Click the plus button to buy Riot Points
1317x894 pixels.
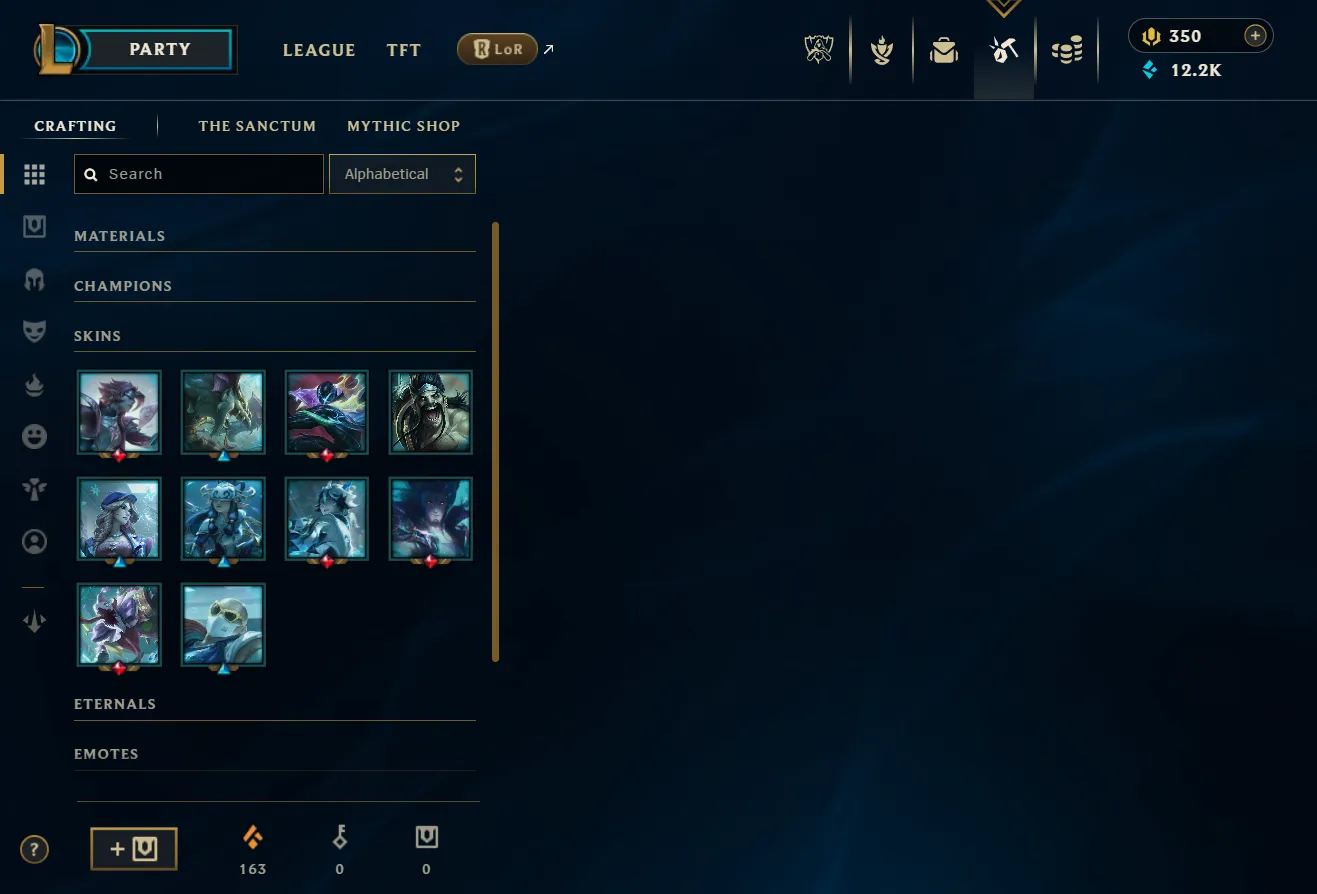tap(1255, 35)
